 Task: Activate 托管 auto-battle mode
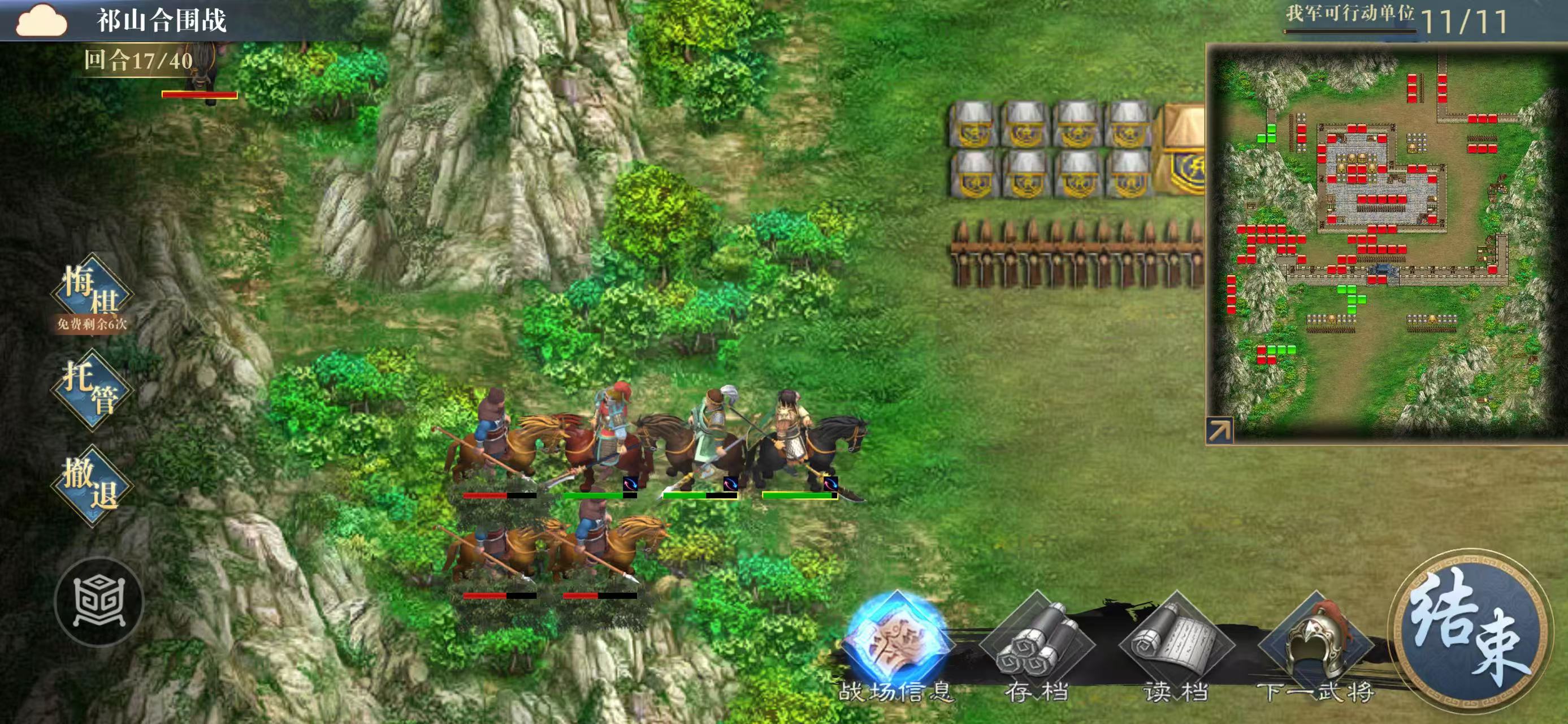pyautogui.click(x=92, y=390)
